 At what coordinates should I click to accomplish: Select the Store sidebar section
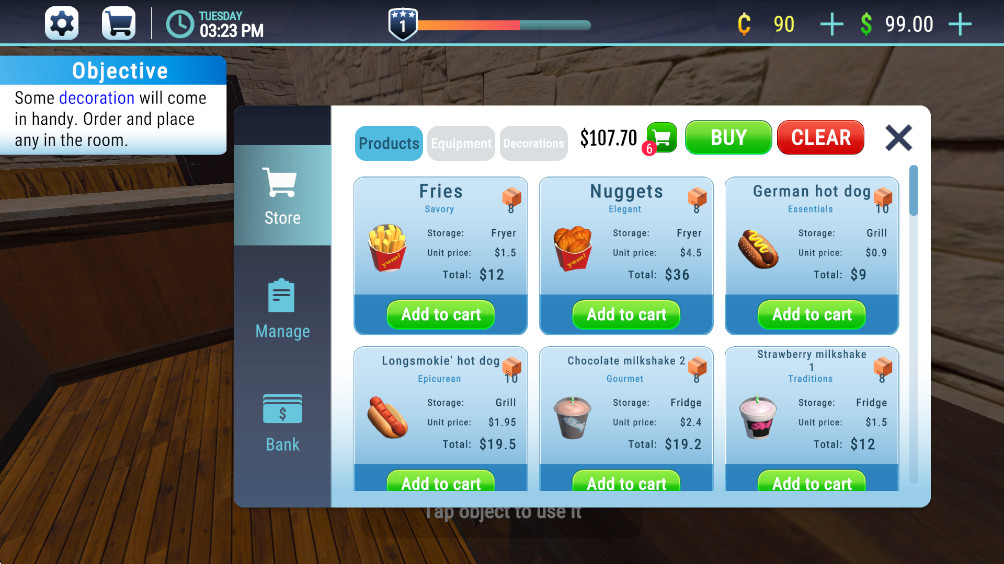pyautogui.click(x=282, y=196)
